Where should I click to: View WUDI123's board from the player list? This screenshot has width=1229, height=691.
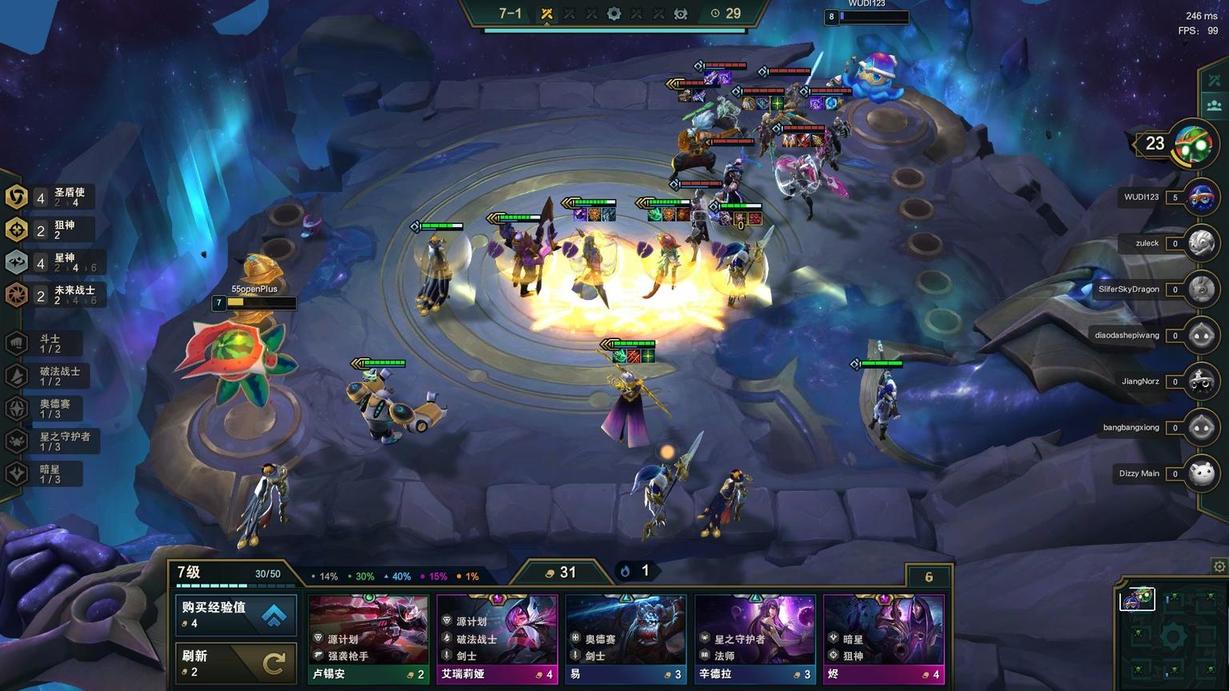(x=1201, y=197)
